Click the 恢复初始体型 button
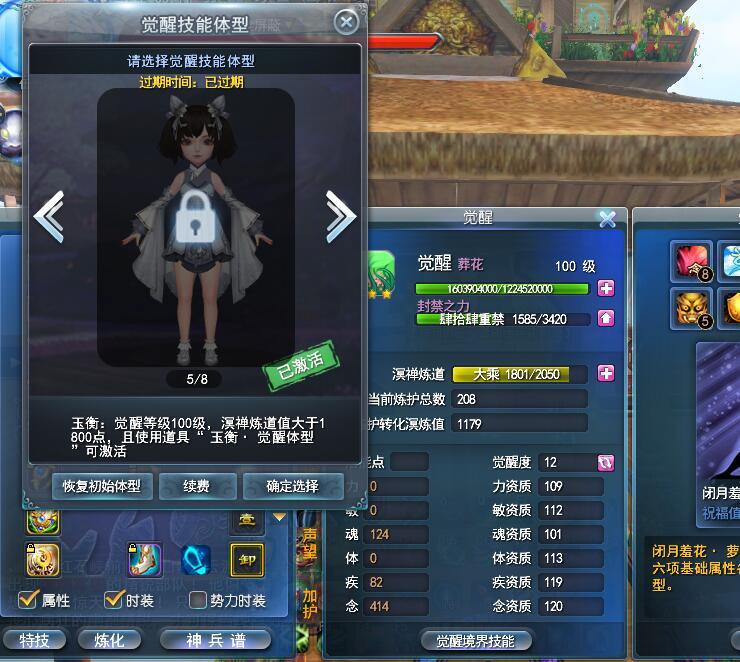Screen dimensions: 740x662 coord(101,486)
